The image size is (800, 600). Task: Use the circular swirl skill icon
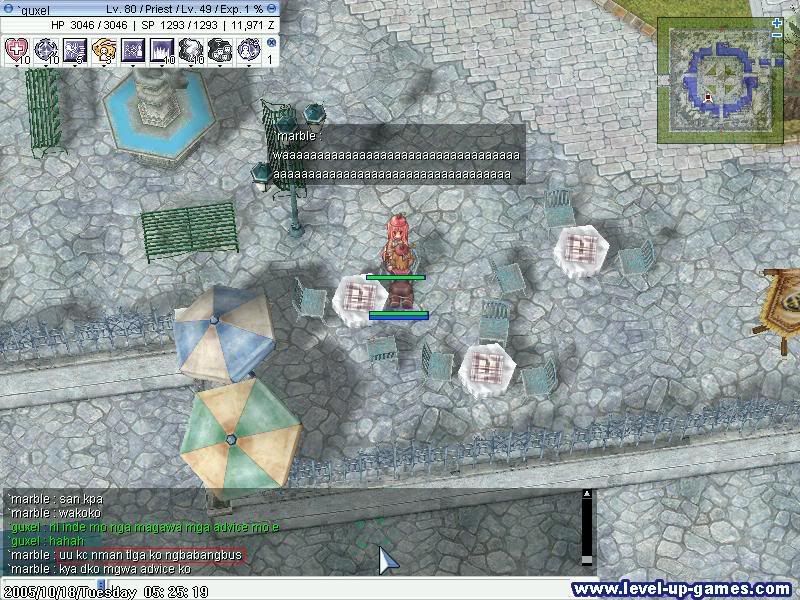(46, 48)
